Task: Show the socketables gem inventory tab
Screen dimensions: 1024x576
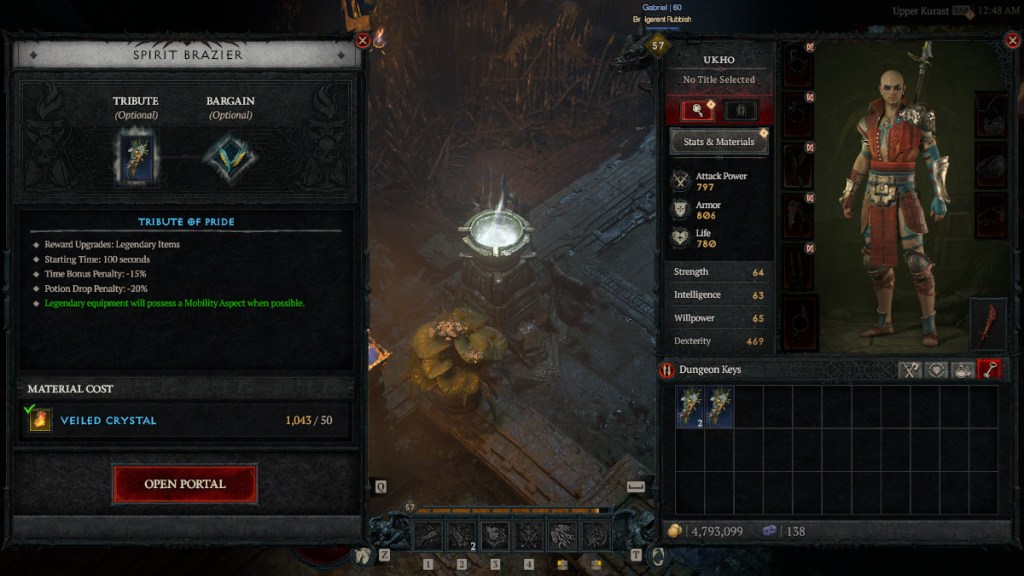Action: pos(936,370)
